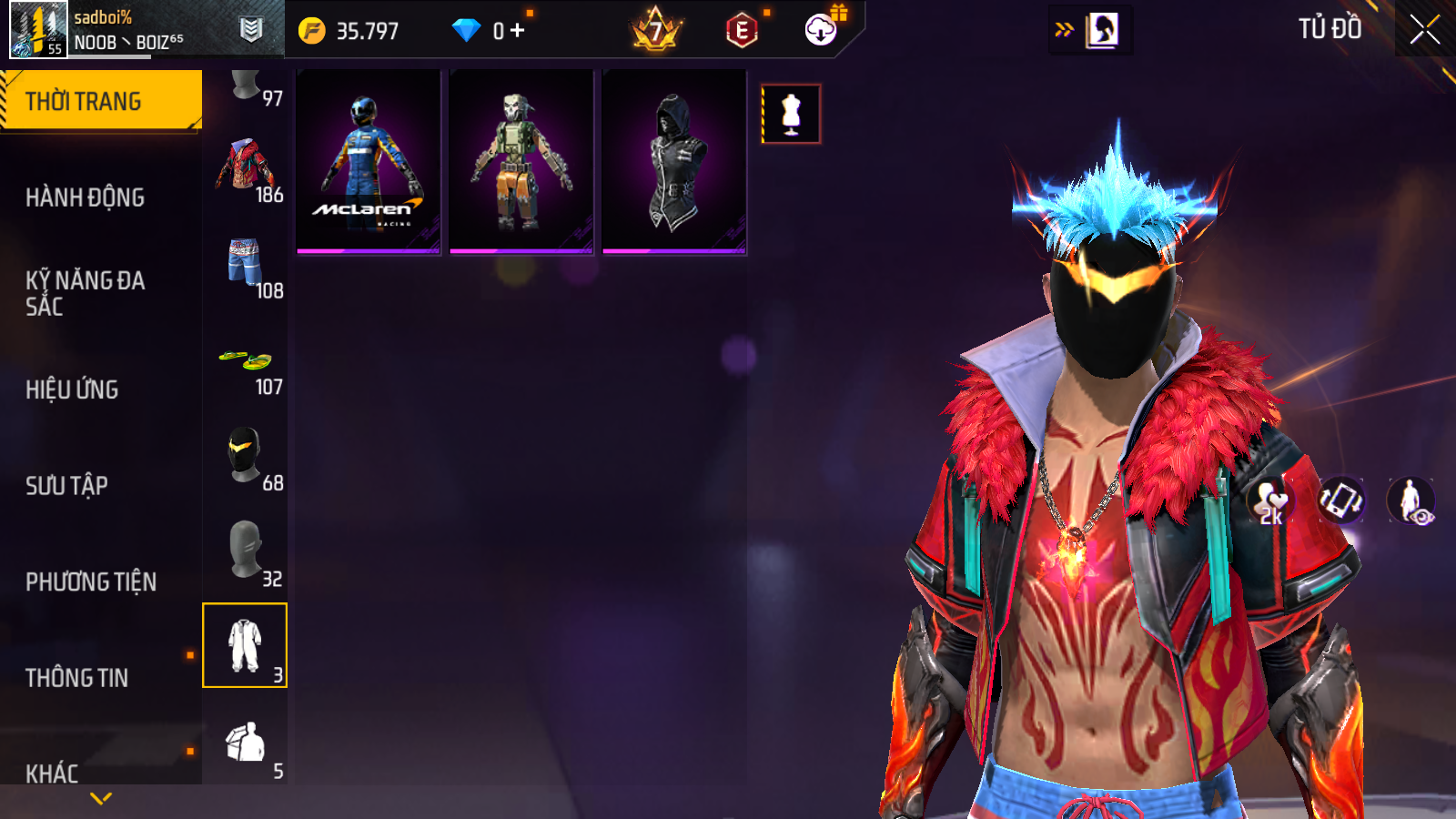The image size is (1456, 819).
Task: Go to the HIỆU ỨNG category
Action: click(x=72, y=389)
